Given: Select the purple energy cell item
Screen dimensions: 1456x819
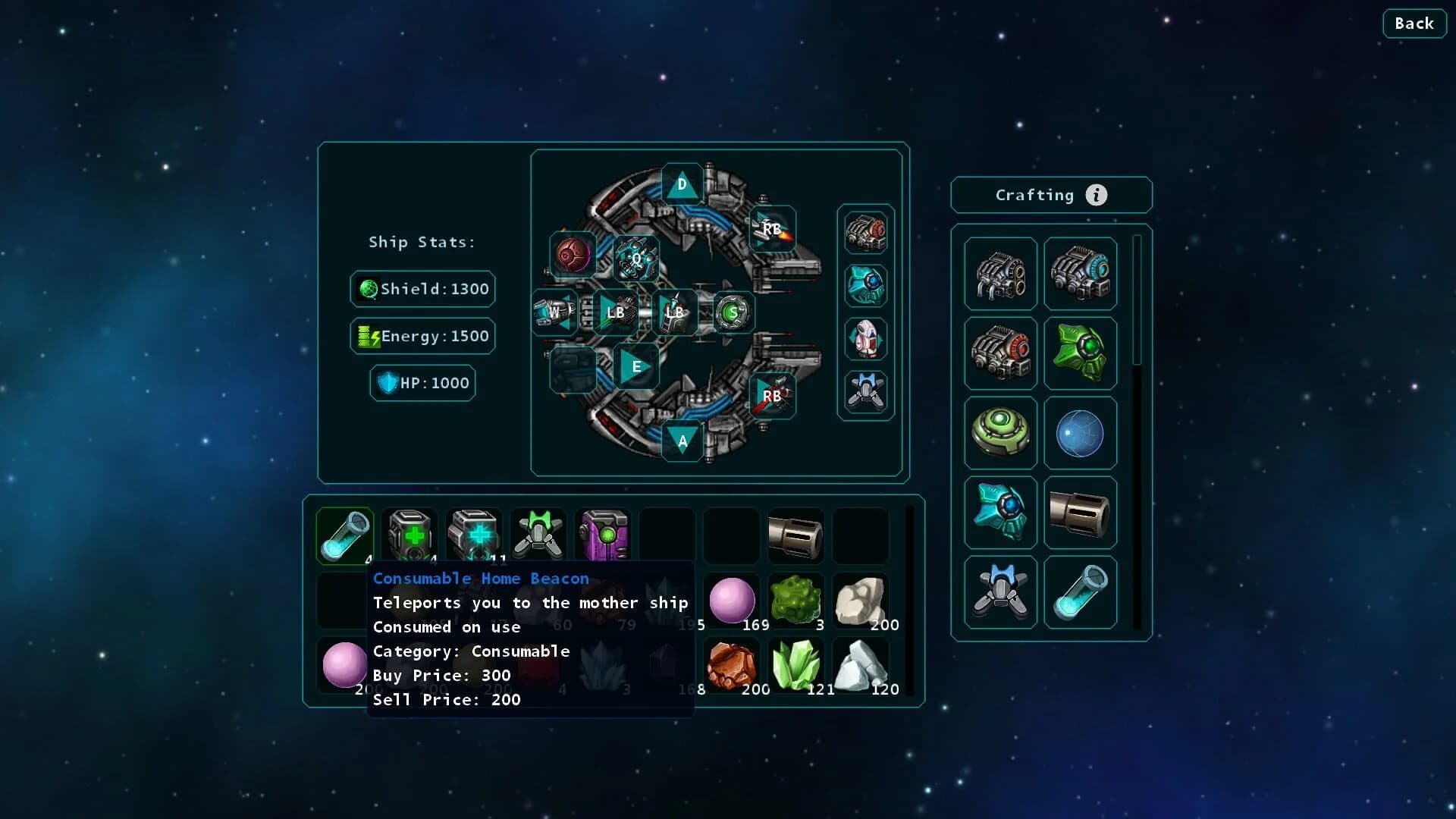Looking at the screenshot, I should tap(602, 536).
